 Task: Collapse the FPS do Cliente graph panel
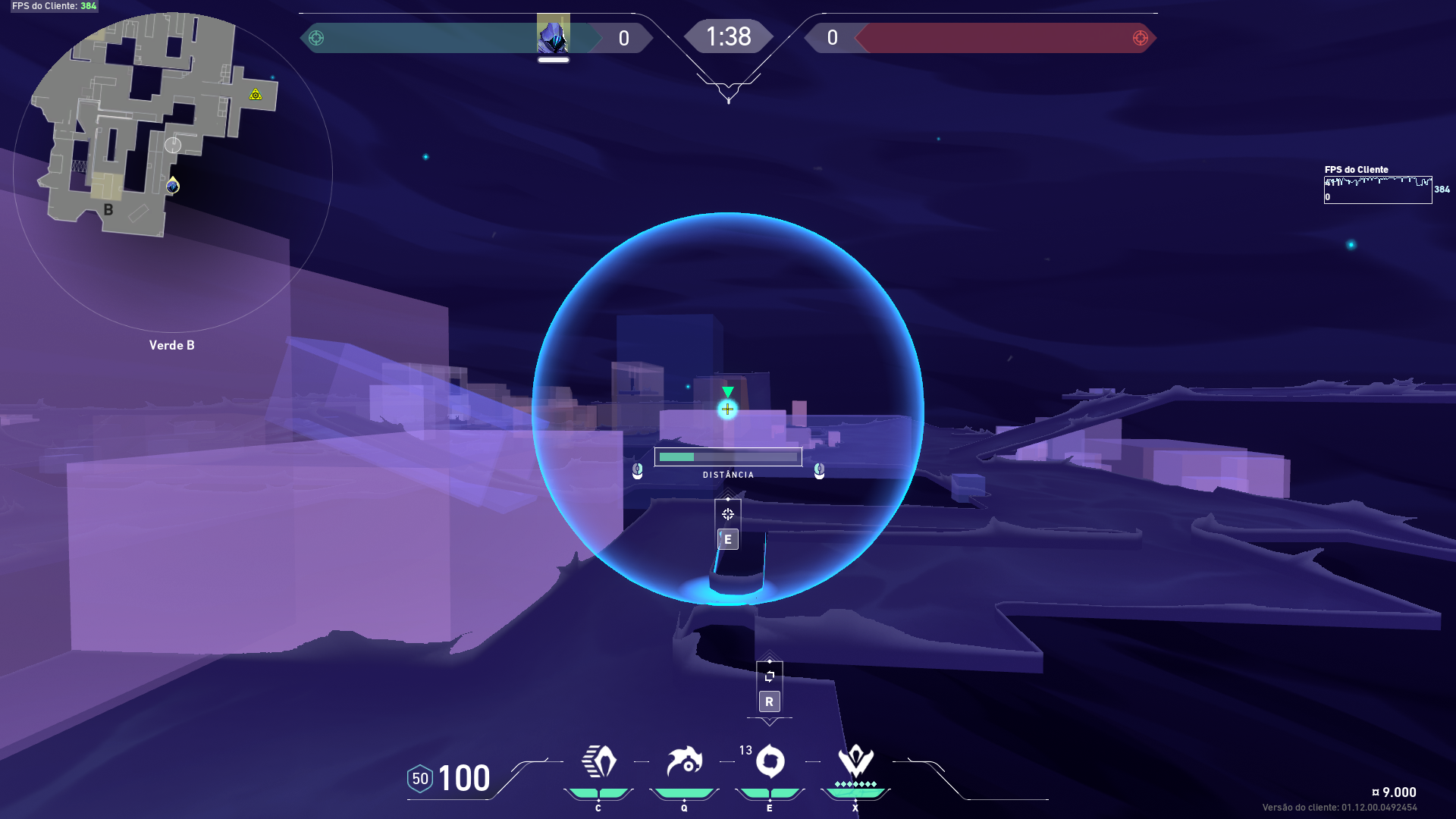[1378, 188]
